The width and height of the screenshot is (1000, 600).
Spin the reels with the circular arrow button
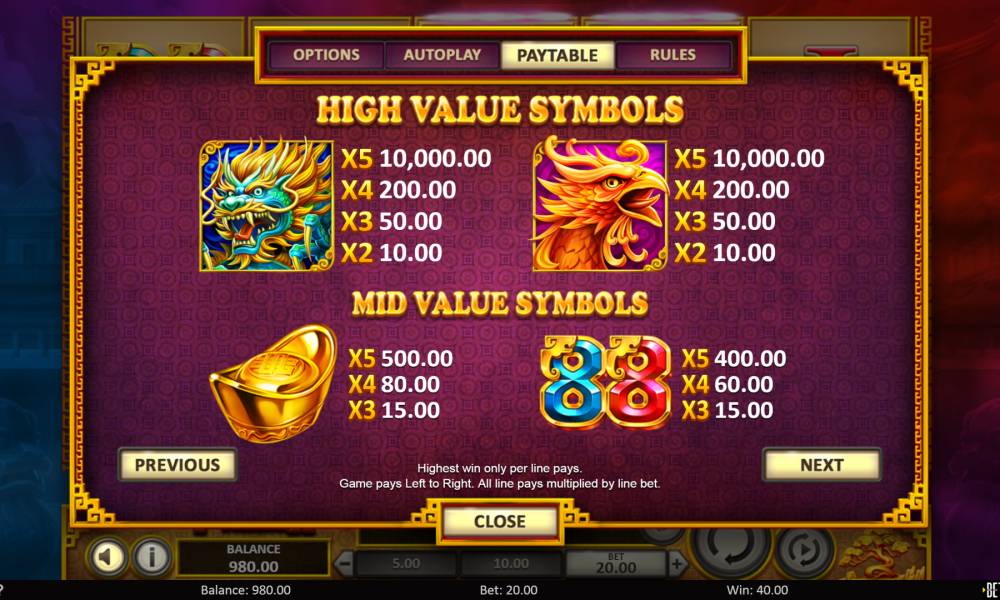731,549
